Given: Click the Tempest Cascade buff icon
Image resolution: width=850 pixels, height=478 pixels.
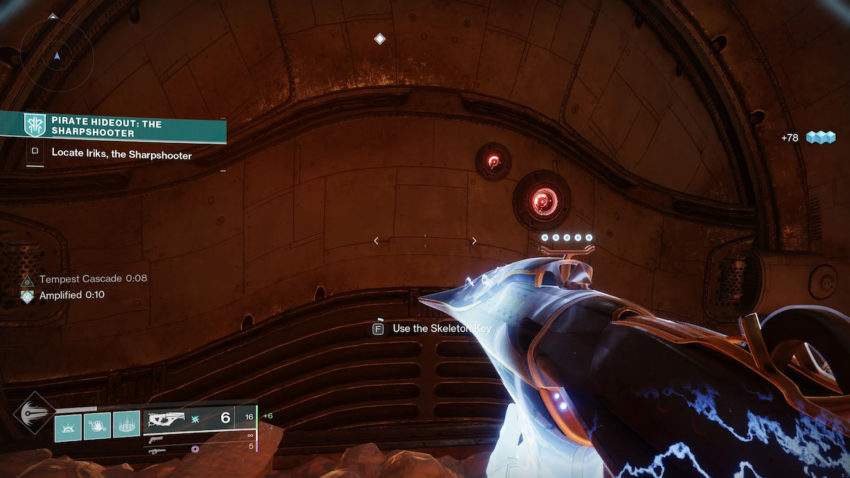Looking at the screenshot, I should [27, 280].
